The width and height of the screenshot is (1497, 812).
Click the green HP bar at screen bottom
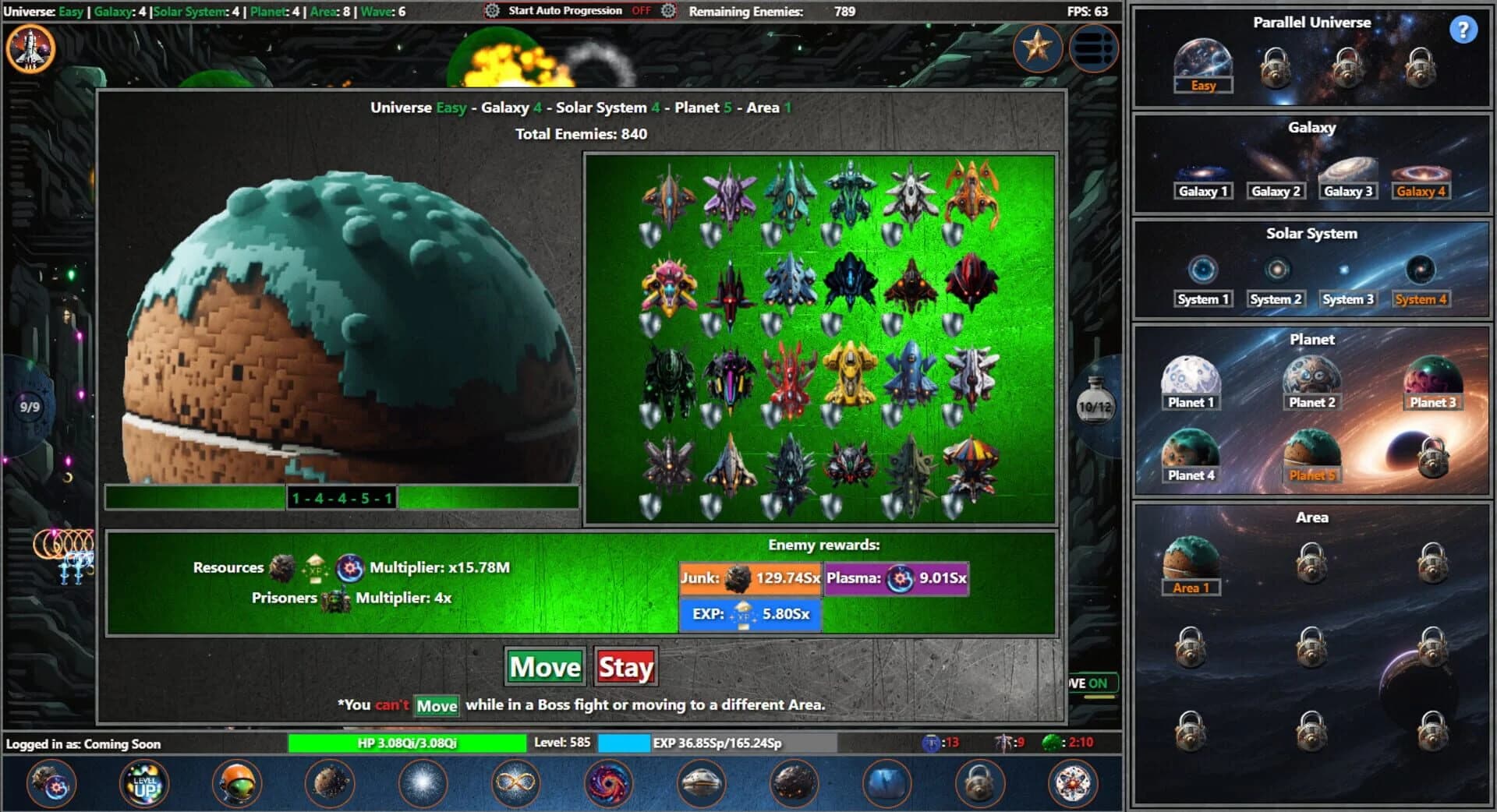(408, 743)
